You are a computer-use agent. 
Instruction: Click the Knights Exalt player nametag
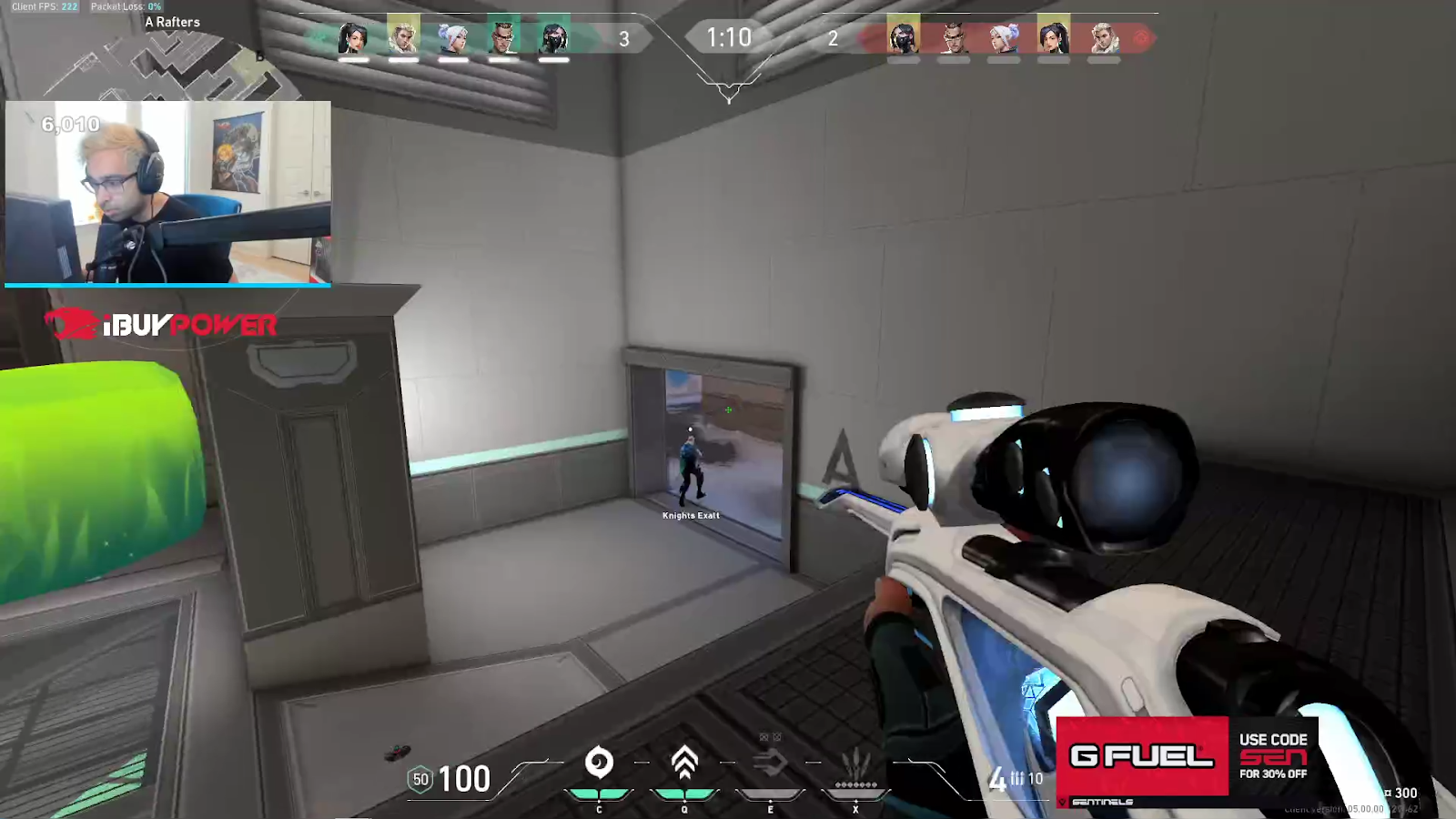(691, 515)
